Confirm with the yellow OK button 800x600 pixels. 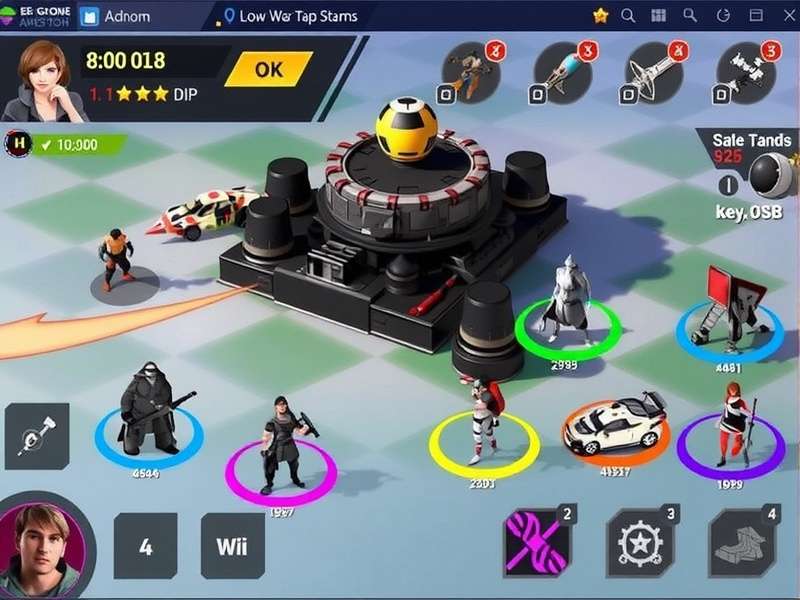(x=268, y=70)
